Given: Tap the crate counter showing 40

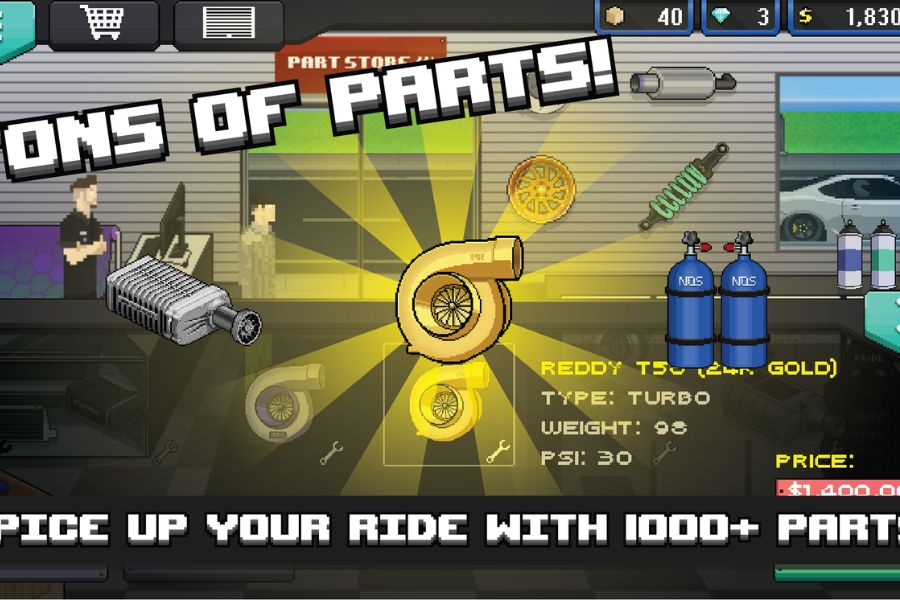Looking at the screenshot, I should 645,17.
